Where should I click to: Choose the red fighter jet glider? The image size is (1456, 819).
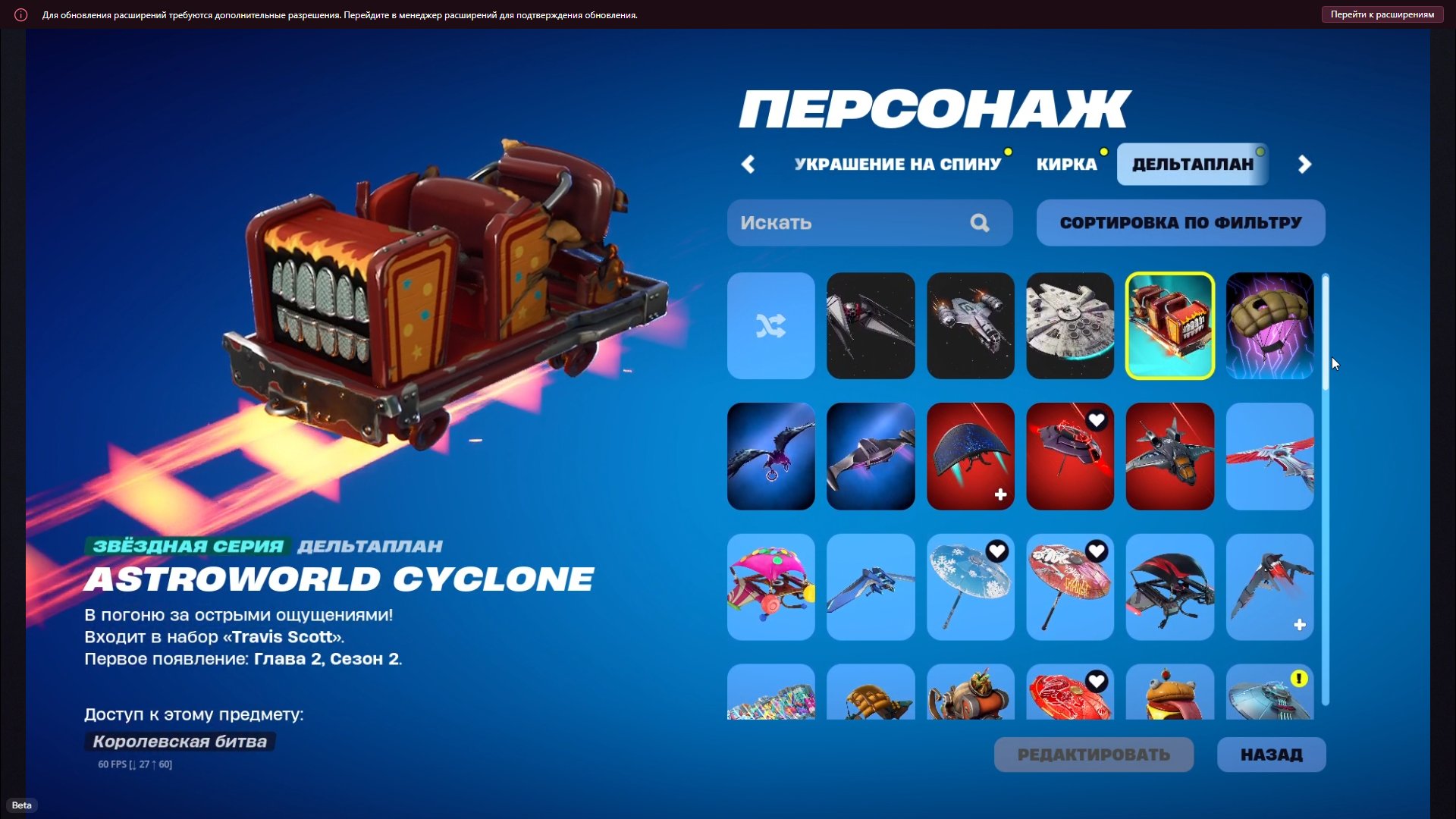coord(1169,457)
